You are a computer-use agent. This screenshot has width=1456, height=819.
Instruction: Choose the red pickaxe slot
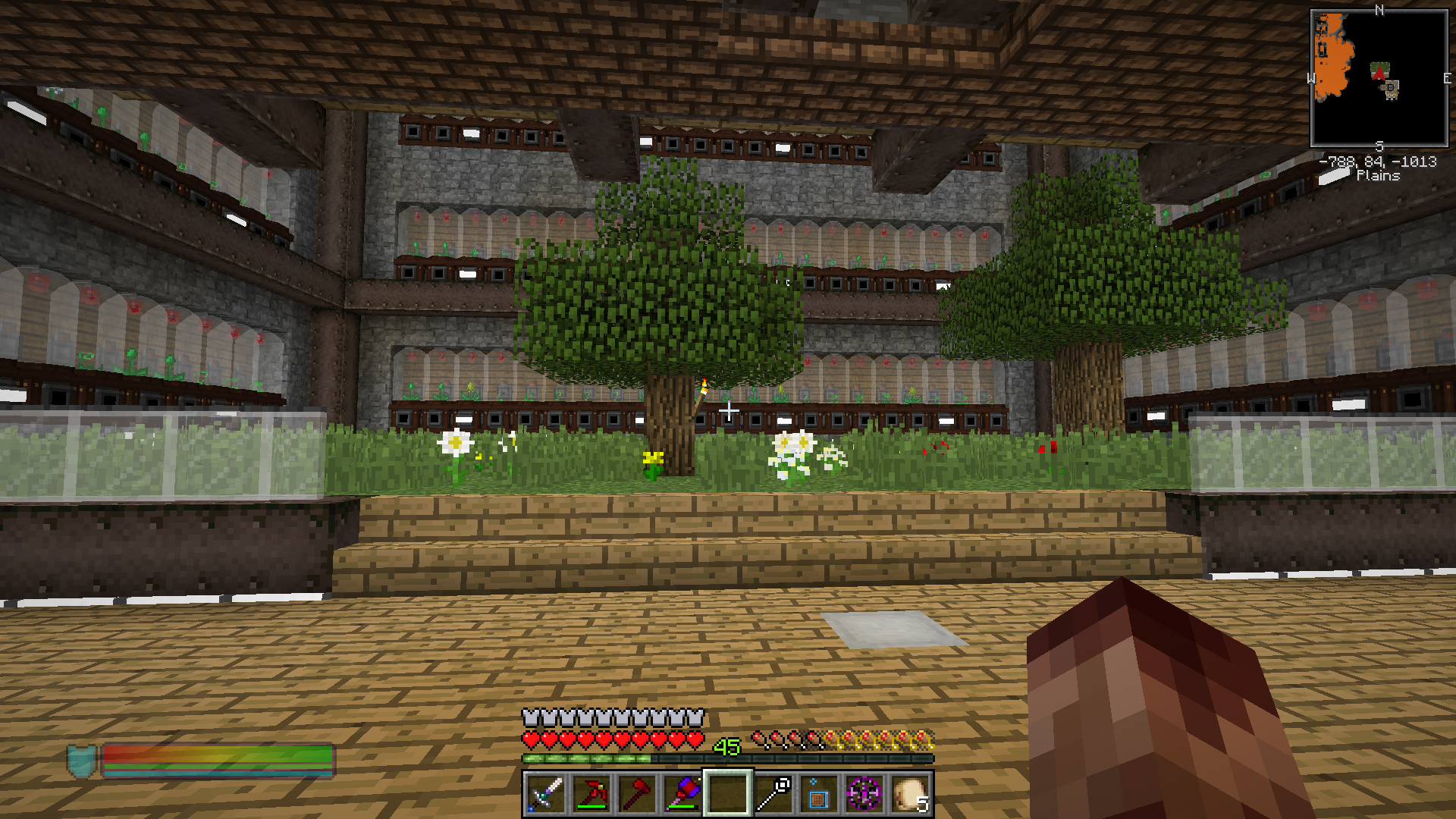(591, 794)
